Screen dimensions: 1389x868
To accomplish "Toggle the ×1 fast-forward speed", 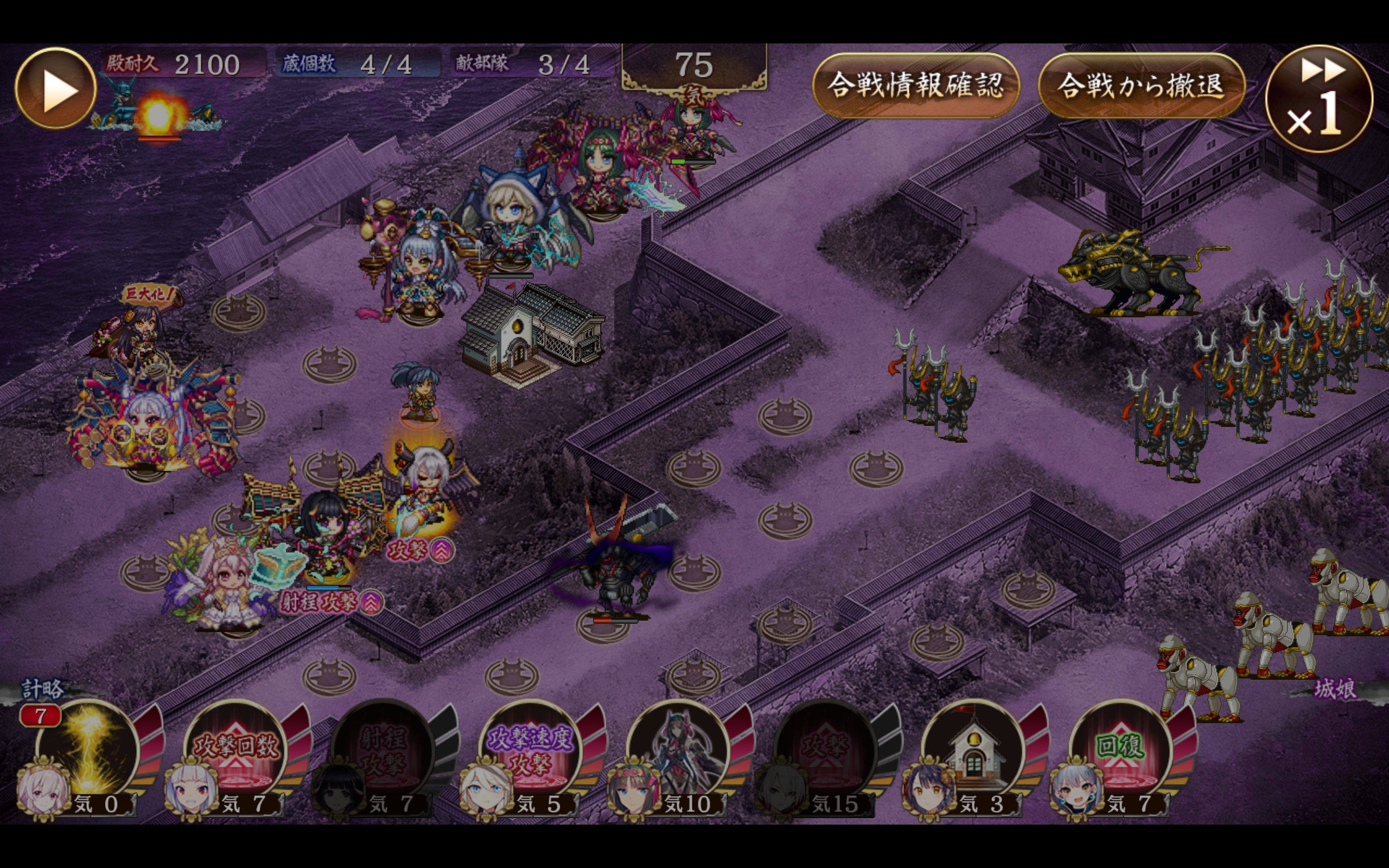I will (x=1319, y=99).
